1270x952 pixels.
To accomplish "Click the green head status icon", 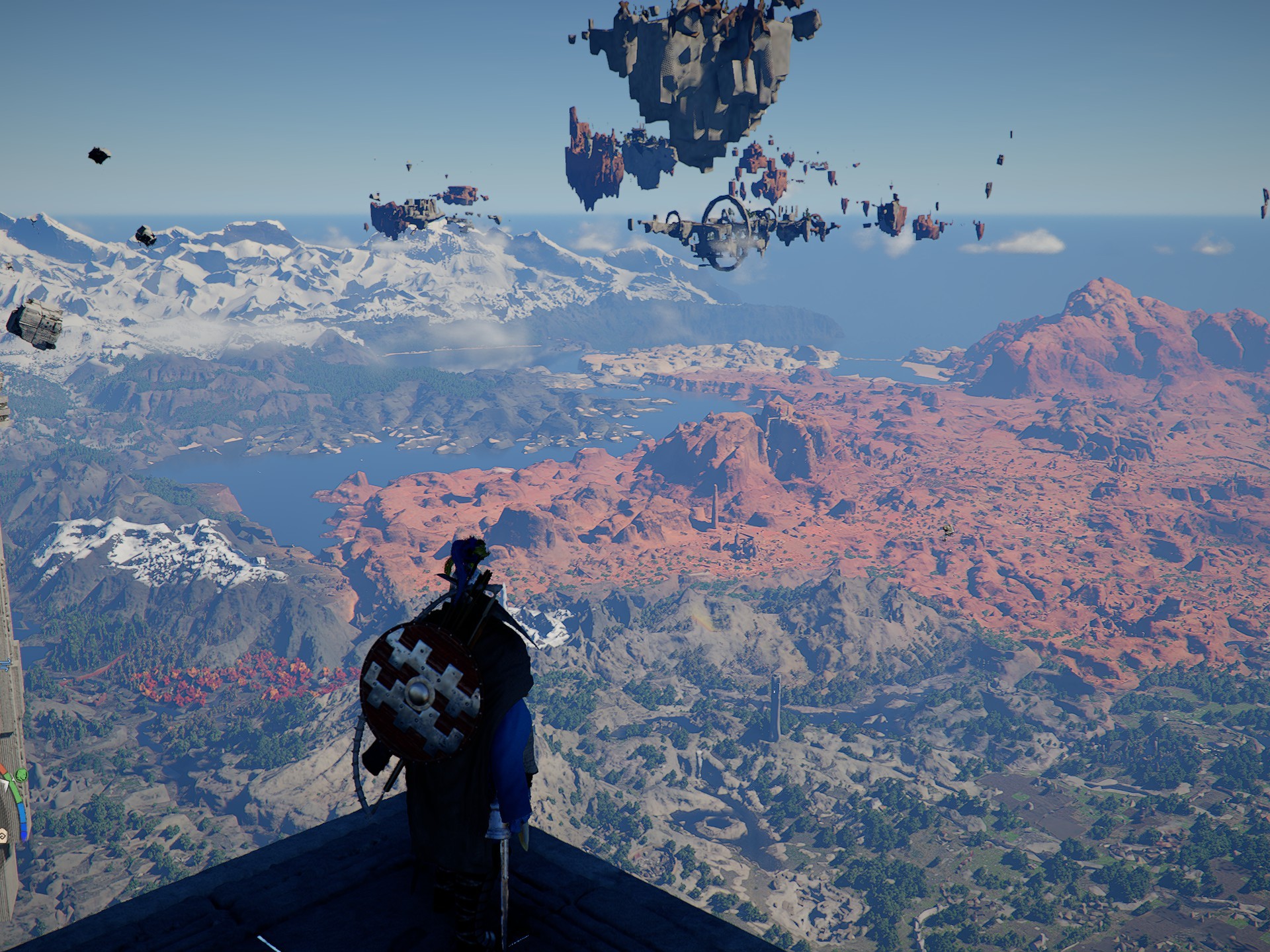I will 21,775.
